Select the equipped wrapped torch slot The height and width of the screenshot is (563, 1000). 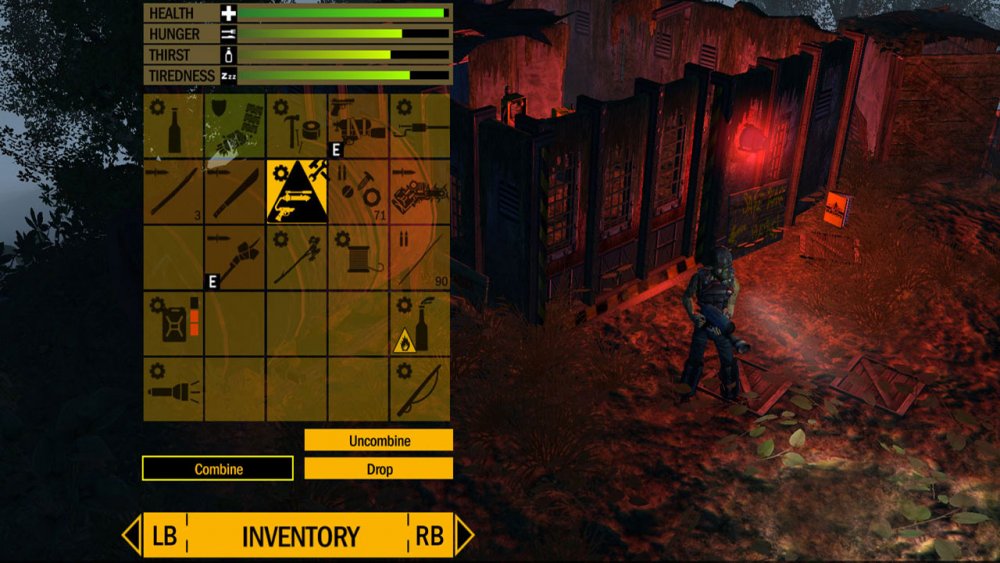click(234, 257)
